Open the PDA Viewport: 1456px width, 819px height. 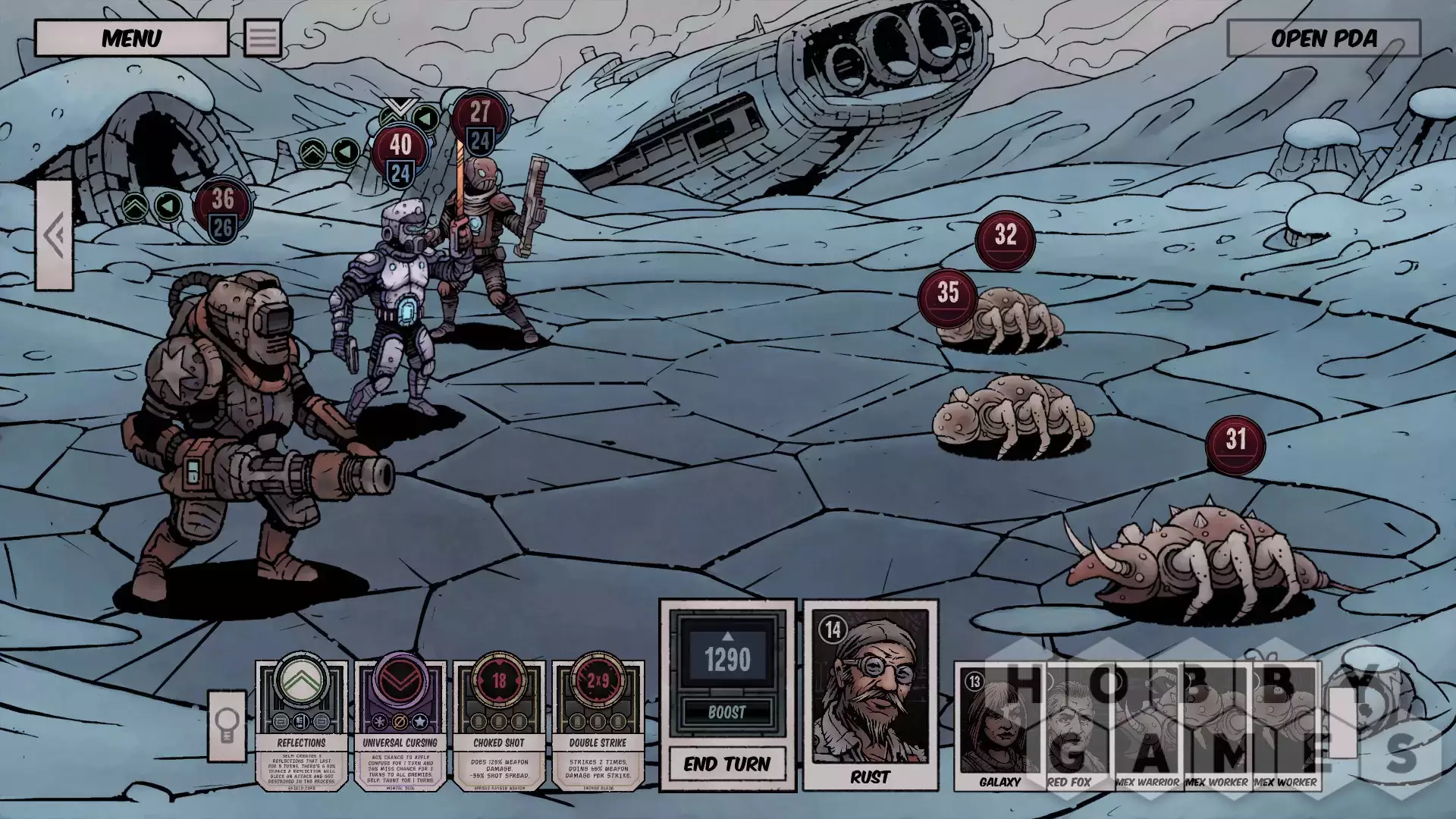tap(1323, 39)
